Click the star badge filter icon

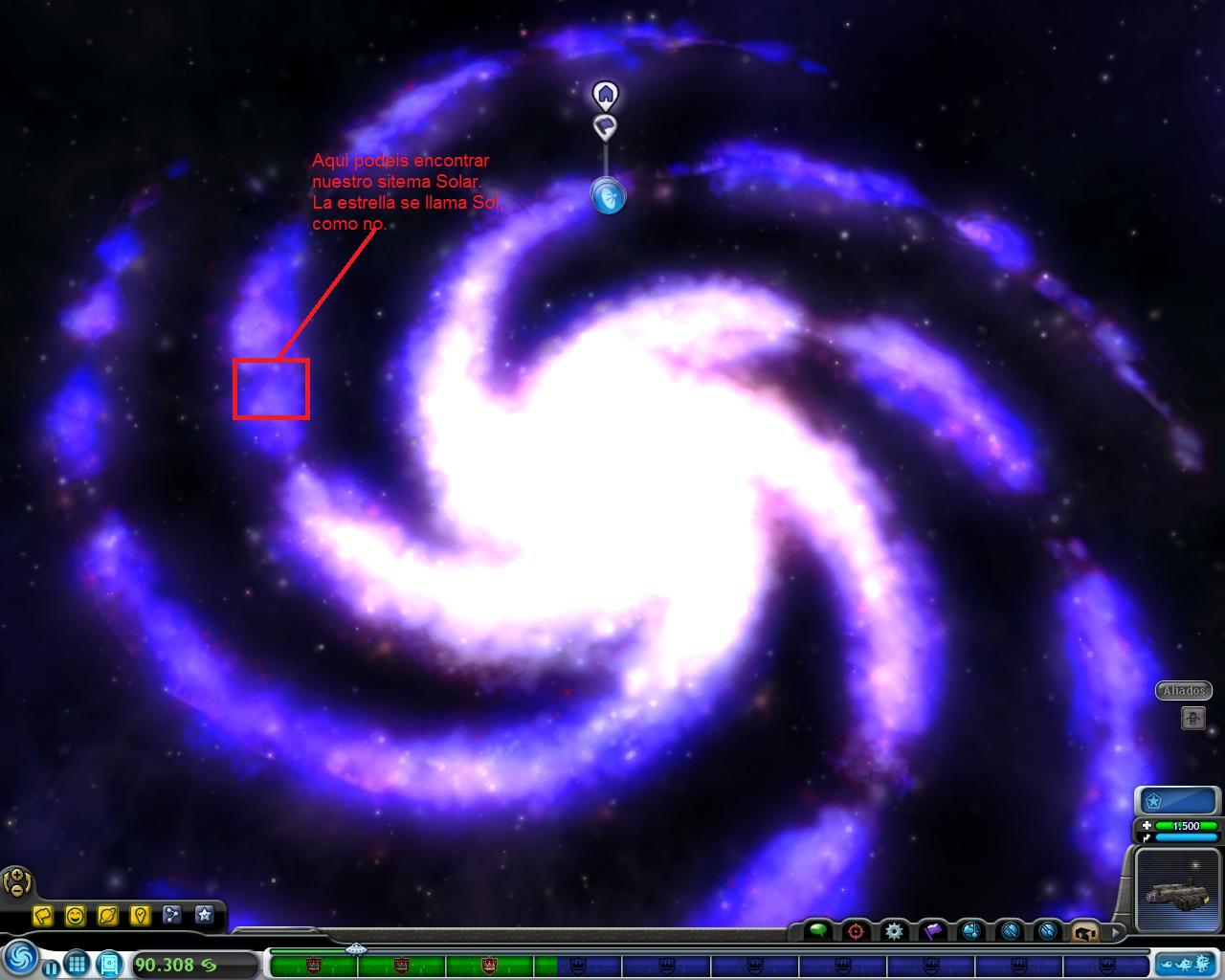[x=205, y=916]
